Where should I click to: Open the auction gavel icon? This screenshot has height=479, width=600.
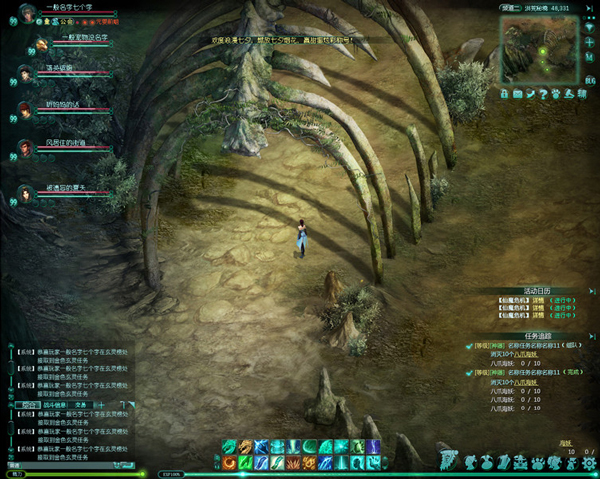(x=571, y=94)
